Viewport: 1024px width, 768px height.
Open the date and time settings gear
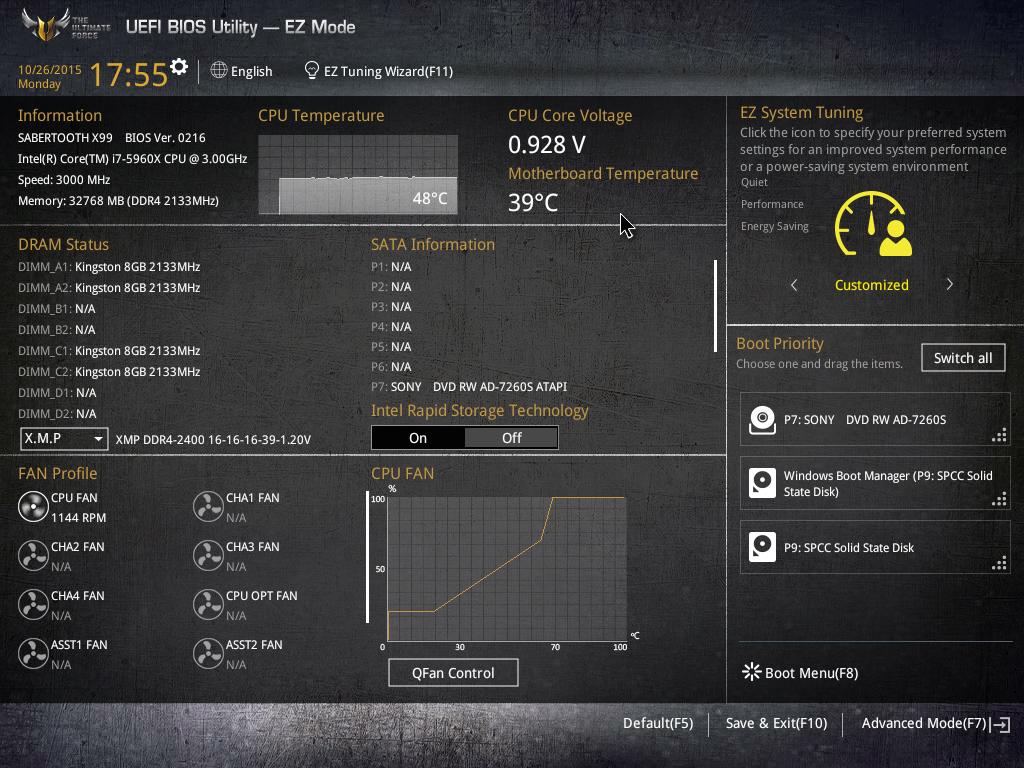(179, 67)
